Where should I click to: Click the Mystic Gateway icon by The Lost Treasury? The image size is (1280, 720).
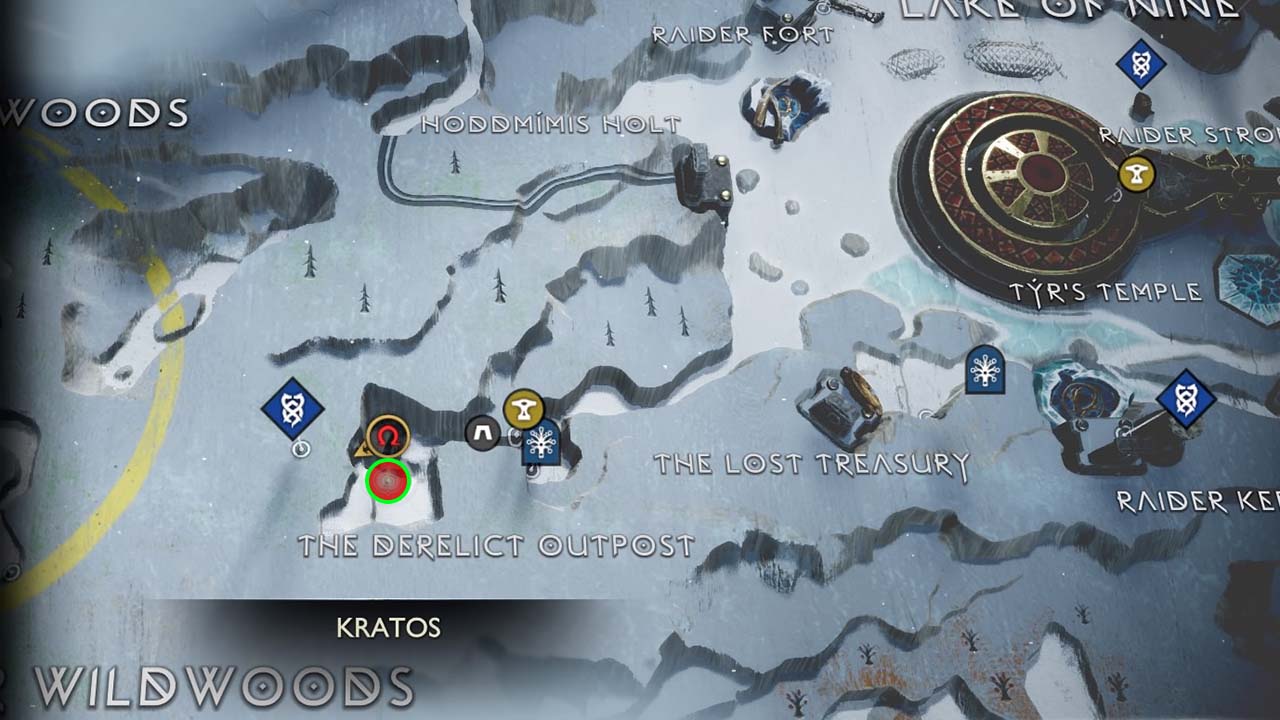coord(983,370)
